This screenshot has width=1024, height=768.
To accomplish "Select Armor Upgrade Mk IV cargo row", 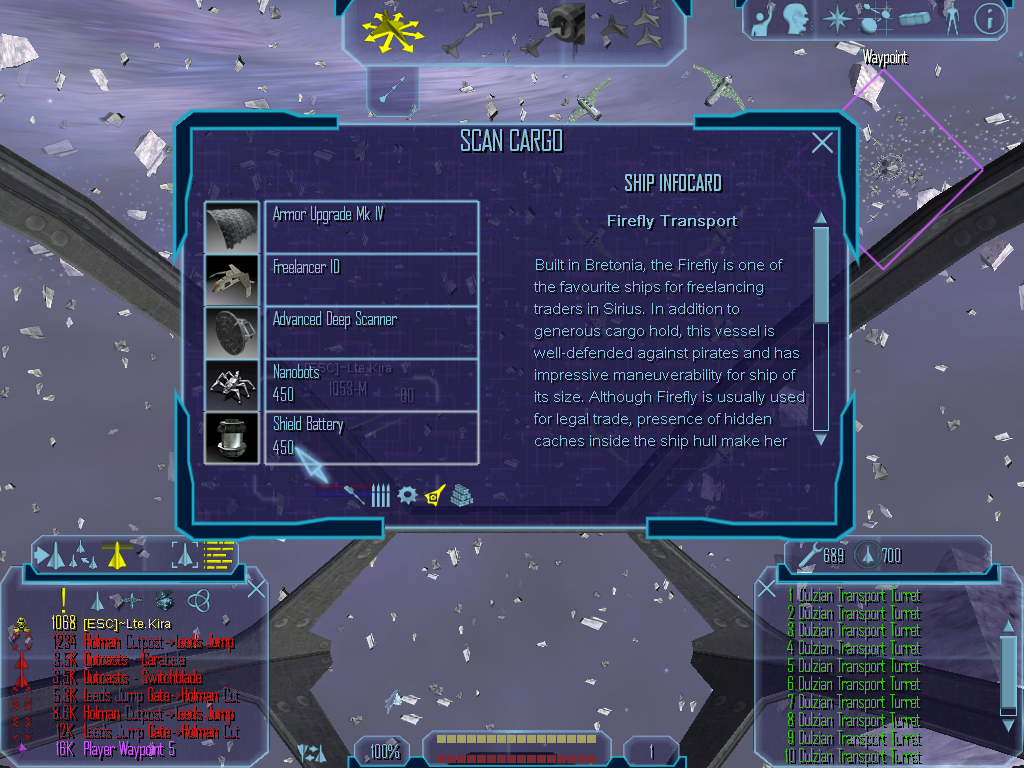I will click(371, 226).
